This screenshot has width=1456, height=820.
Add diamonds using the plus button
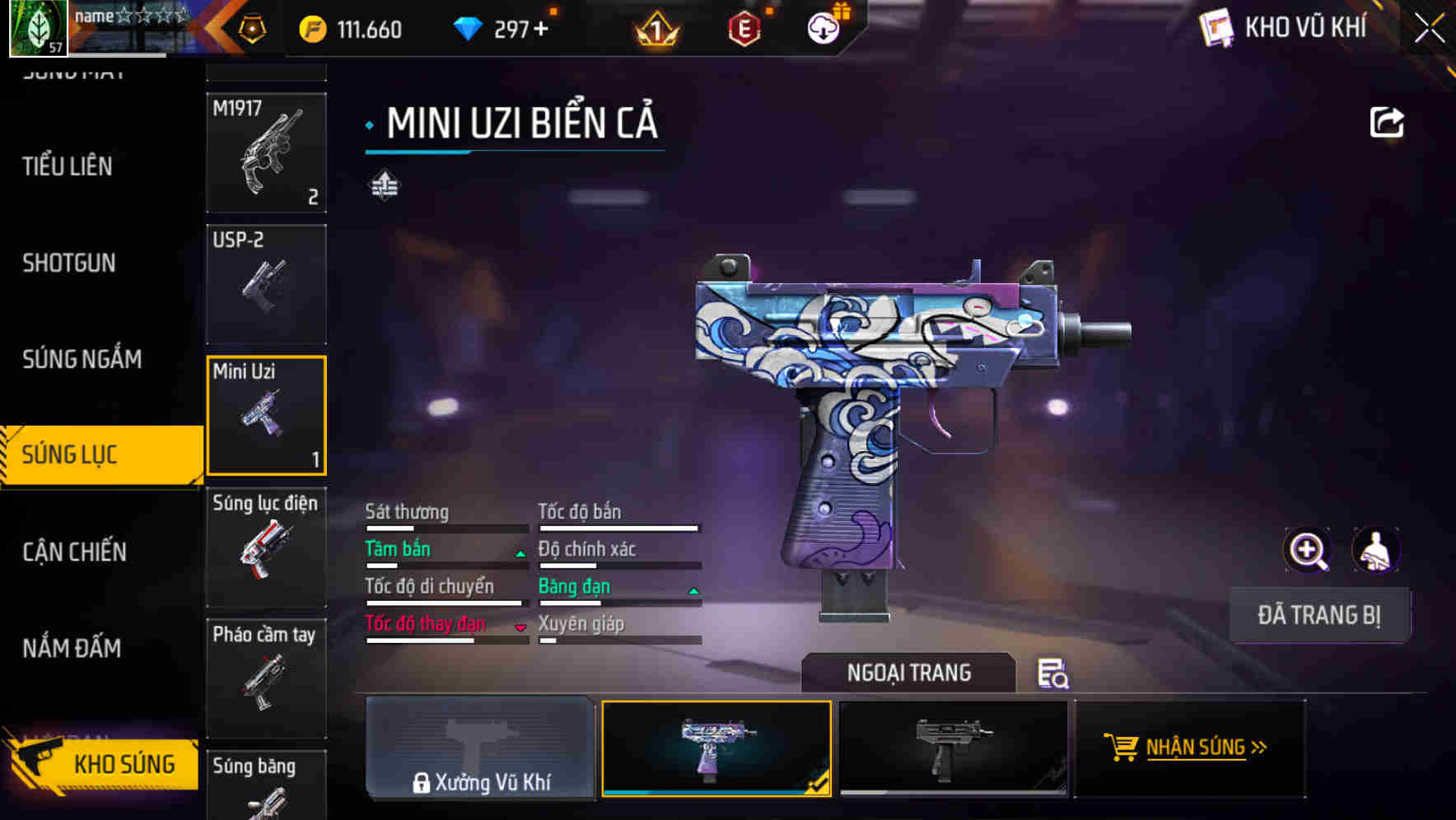pos(541,30)
